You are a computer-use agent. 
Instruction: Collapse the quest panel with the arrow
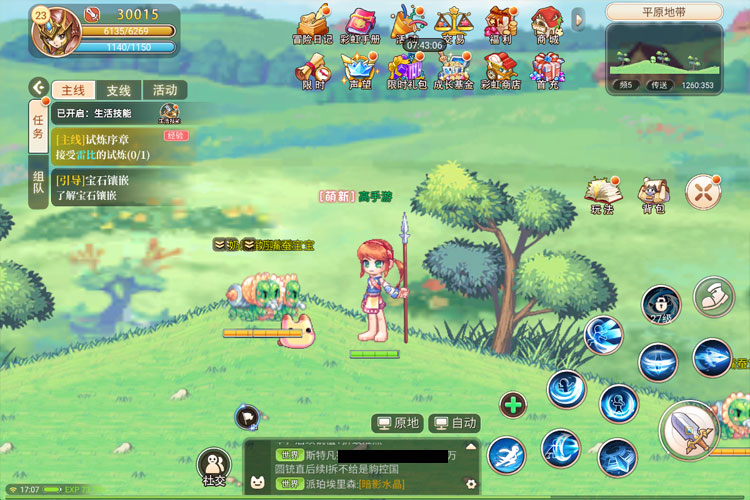[x=38, y=88]
